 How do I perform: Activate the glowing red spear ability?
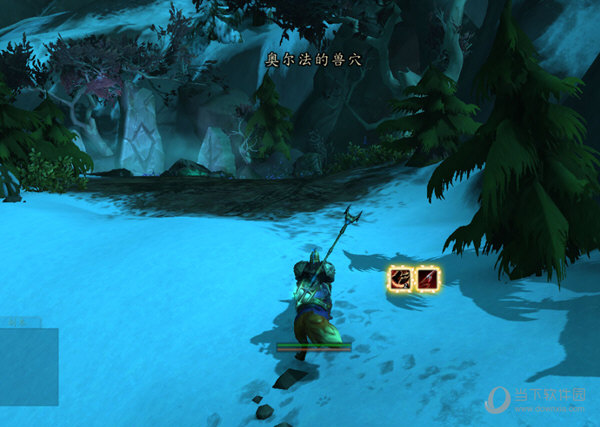(427, 279)
